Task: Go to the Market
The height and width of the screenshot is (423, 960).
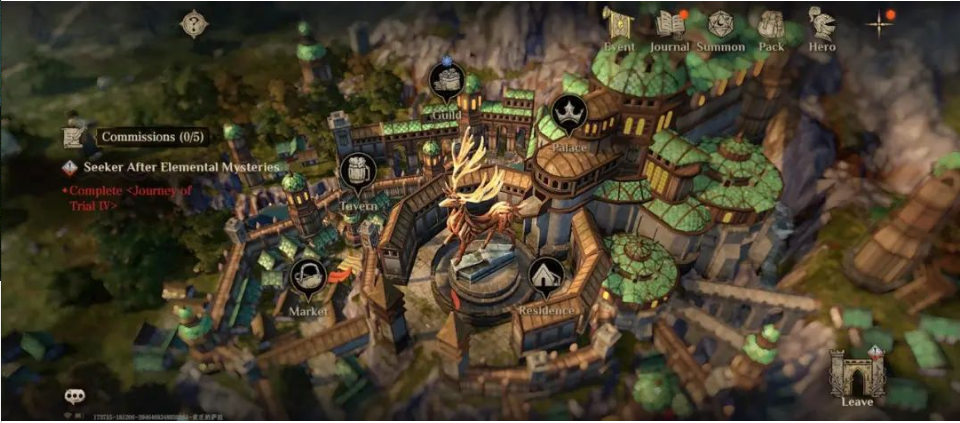Action: coord(308,279)
